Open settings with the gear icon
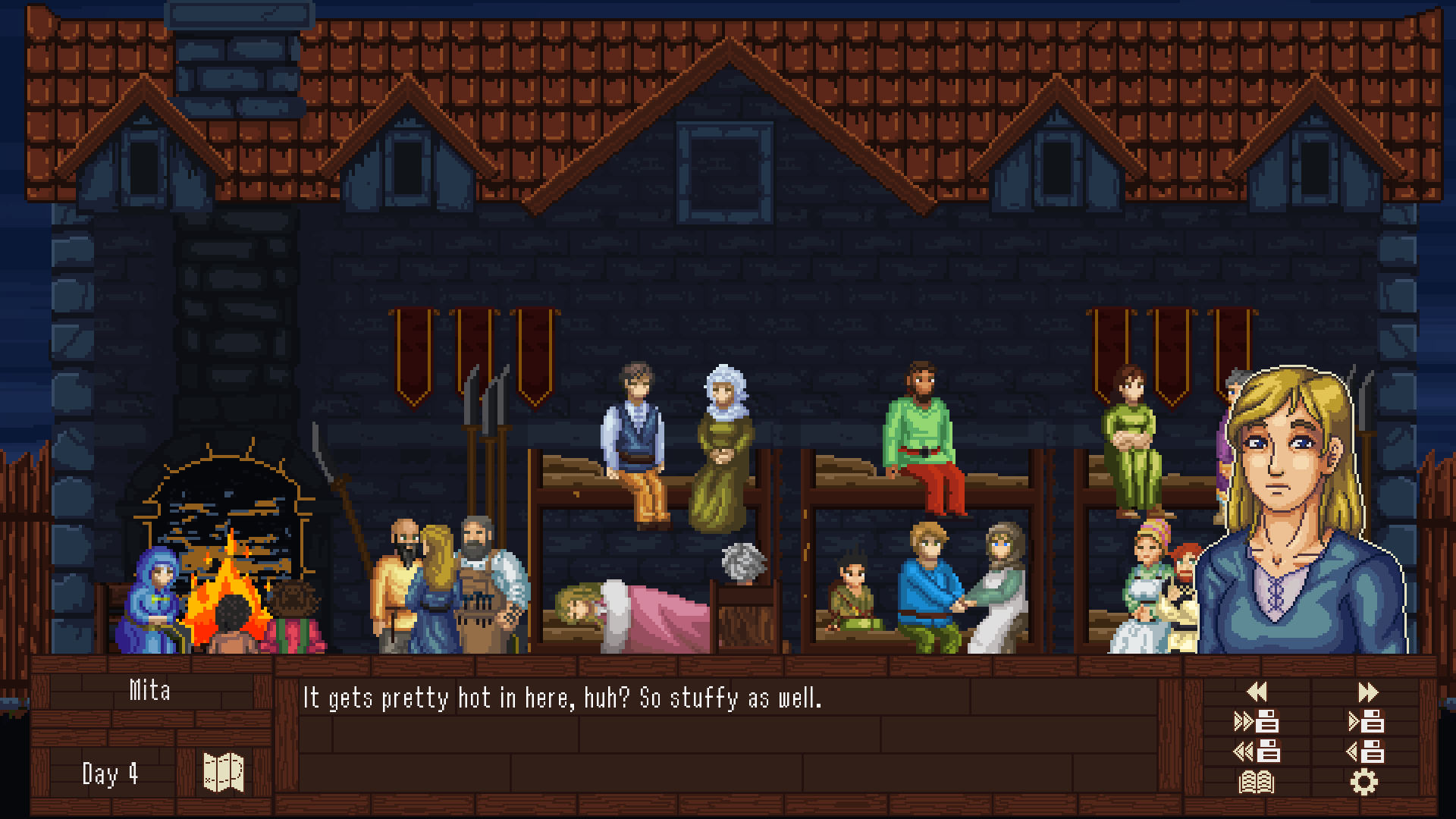1456x819 pixels. pyautogui.click(x=1363, y=782)
